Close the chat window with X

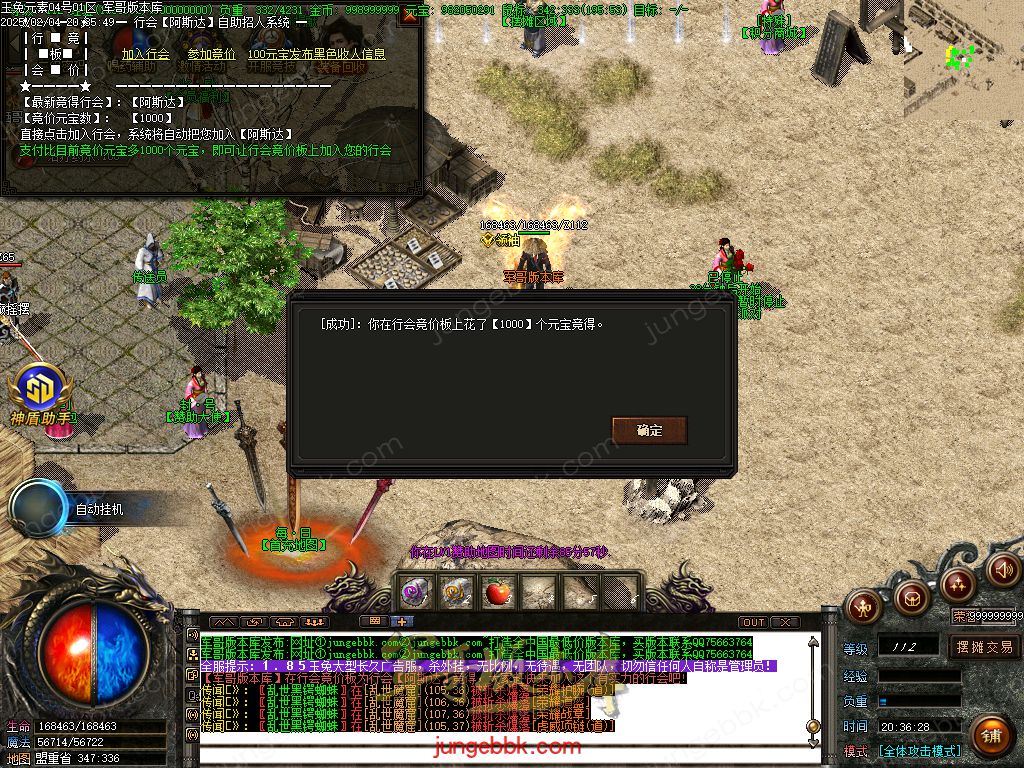coord(784,622)
